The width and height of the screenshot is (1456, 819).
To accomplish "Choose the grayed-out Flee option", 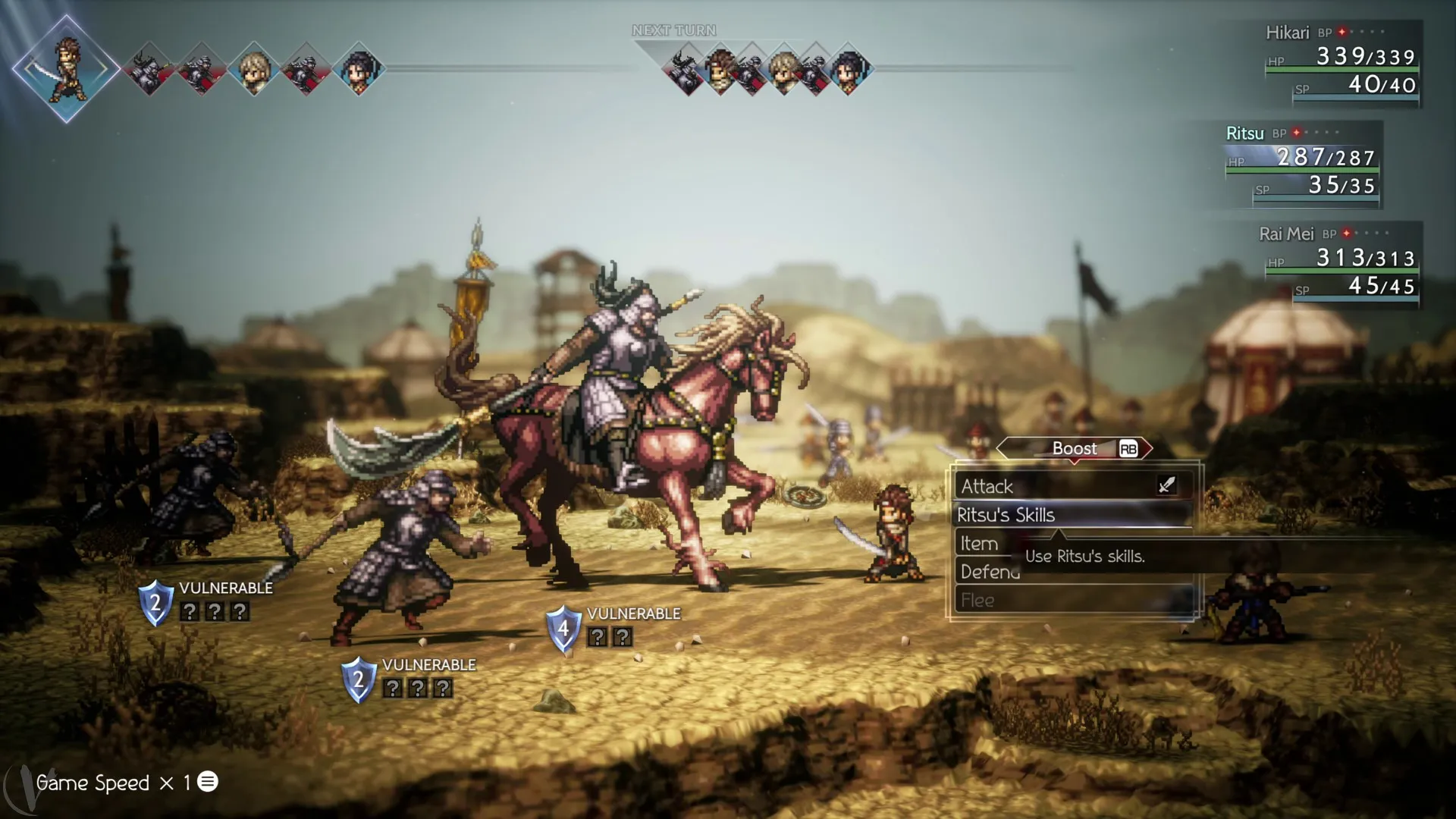I will (x=978, y=600).
